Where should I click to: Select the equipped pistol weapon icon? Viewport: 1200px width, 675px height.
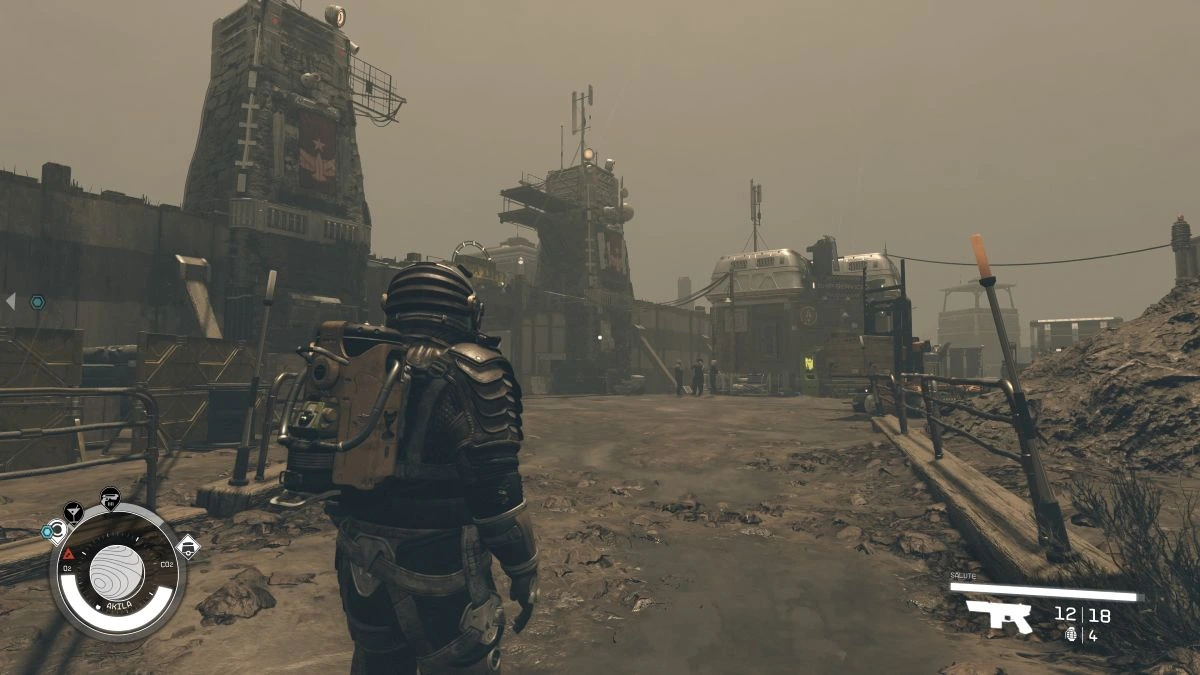pos(998,615)
